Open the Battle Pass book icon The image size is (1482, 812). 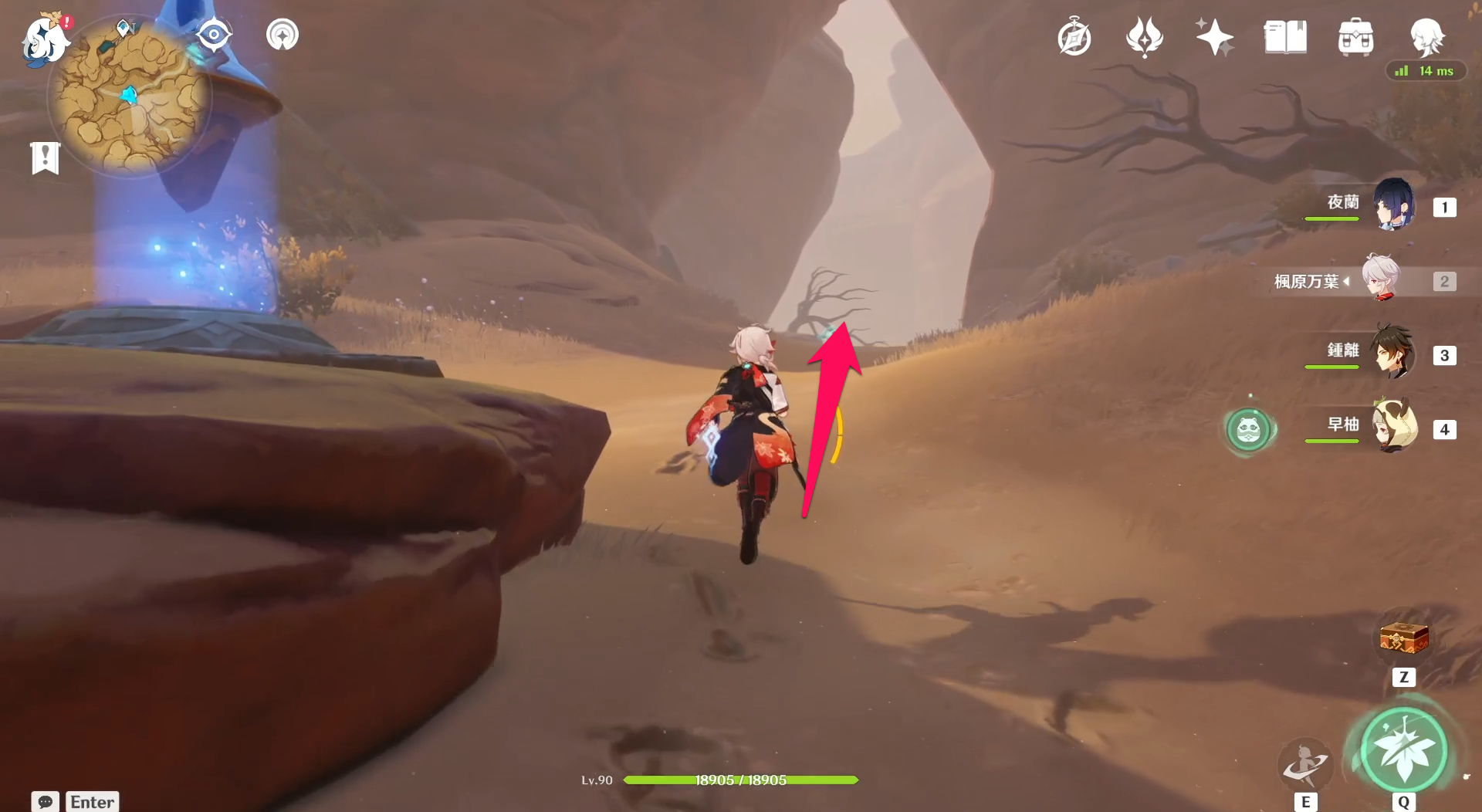pos(1285,37)
